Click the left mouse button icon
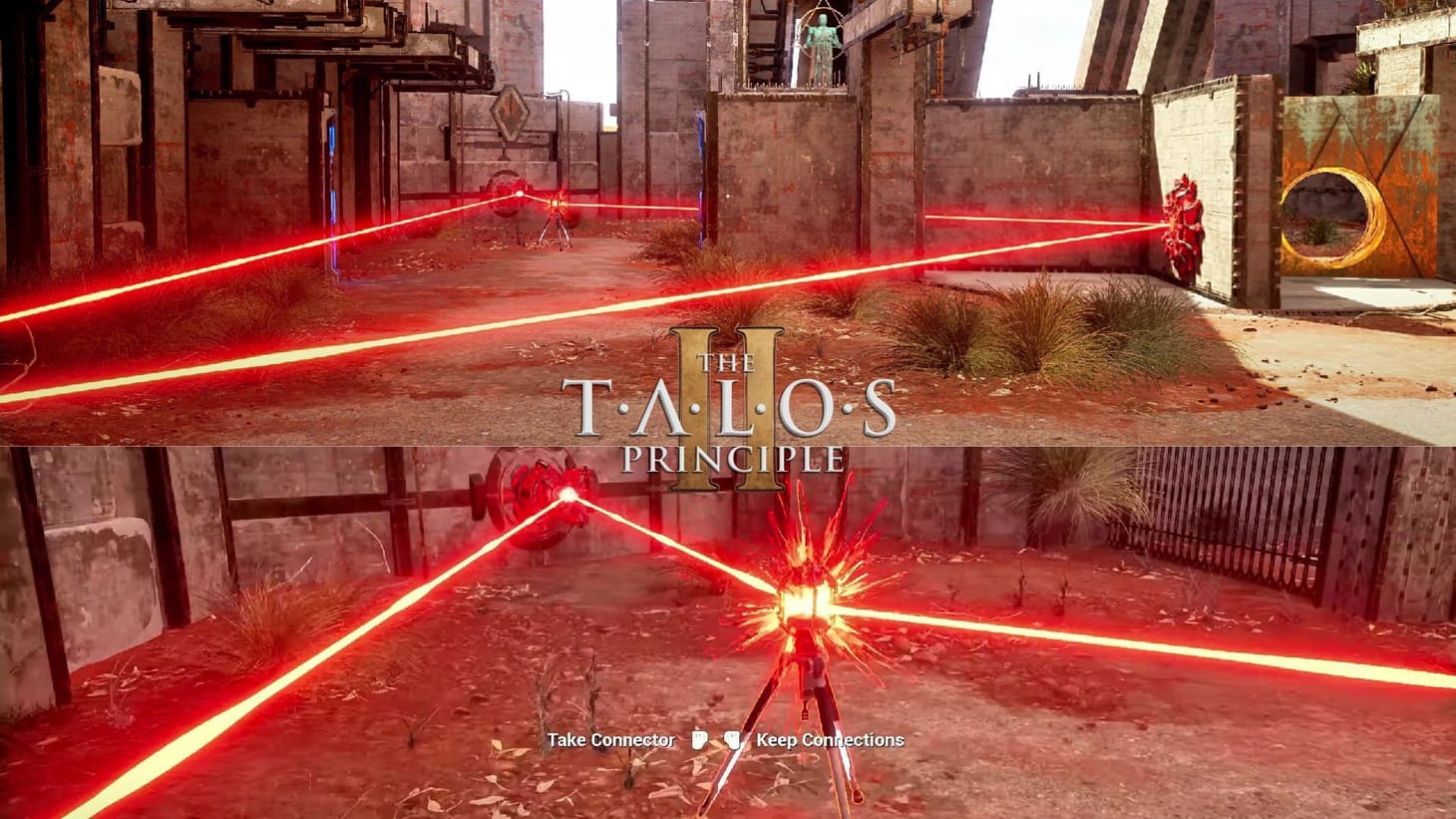This screenshot has width=1456, height=819. point(701,739)
